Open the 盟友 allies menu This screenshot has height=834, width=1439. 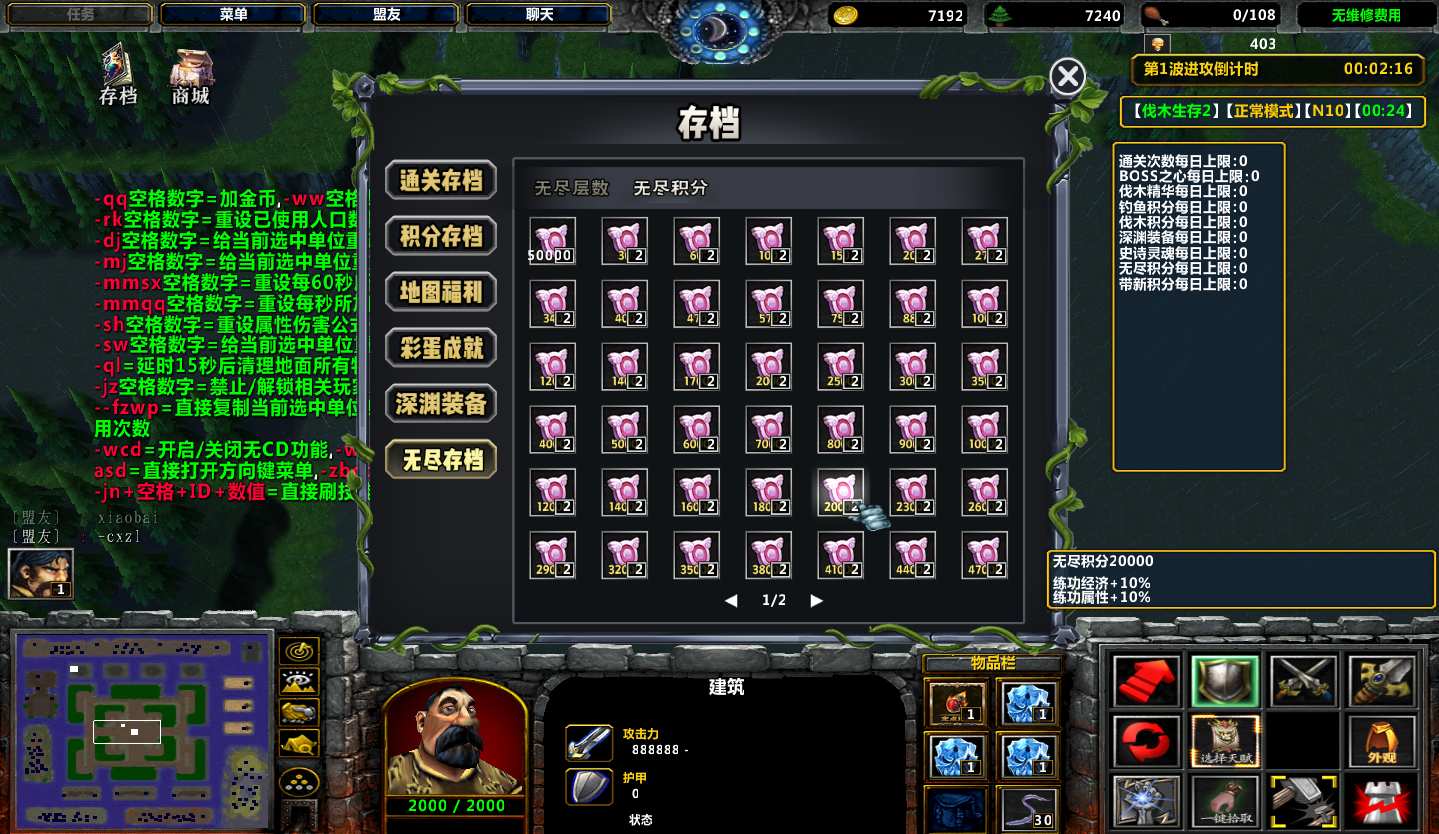[387, 15]
